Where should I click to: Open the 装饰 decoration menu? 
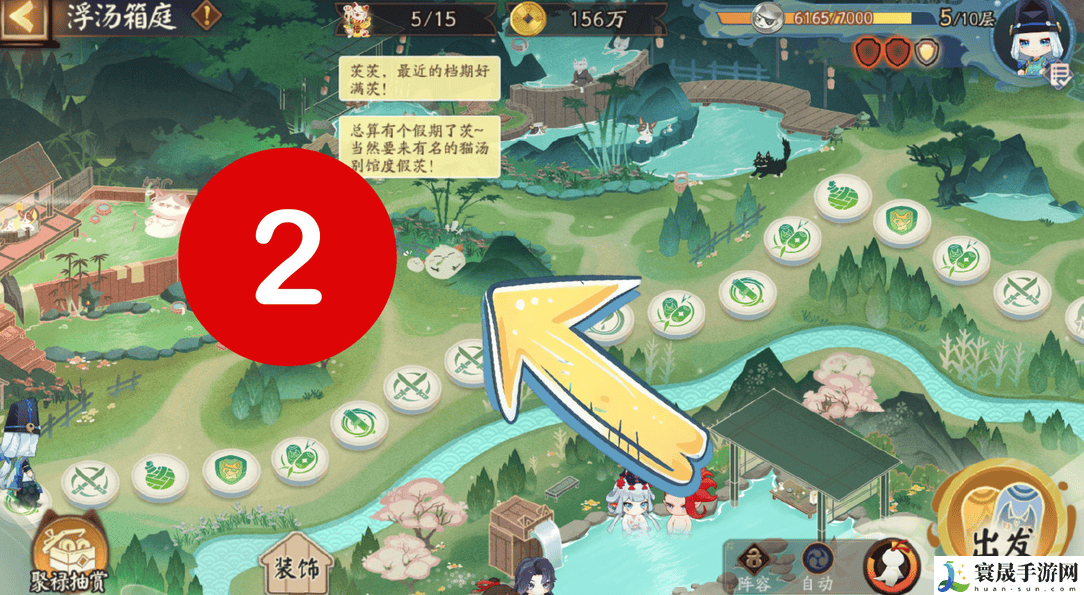pos(296,566)
